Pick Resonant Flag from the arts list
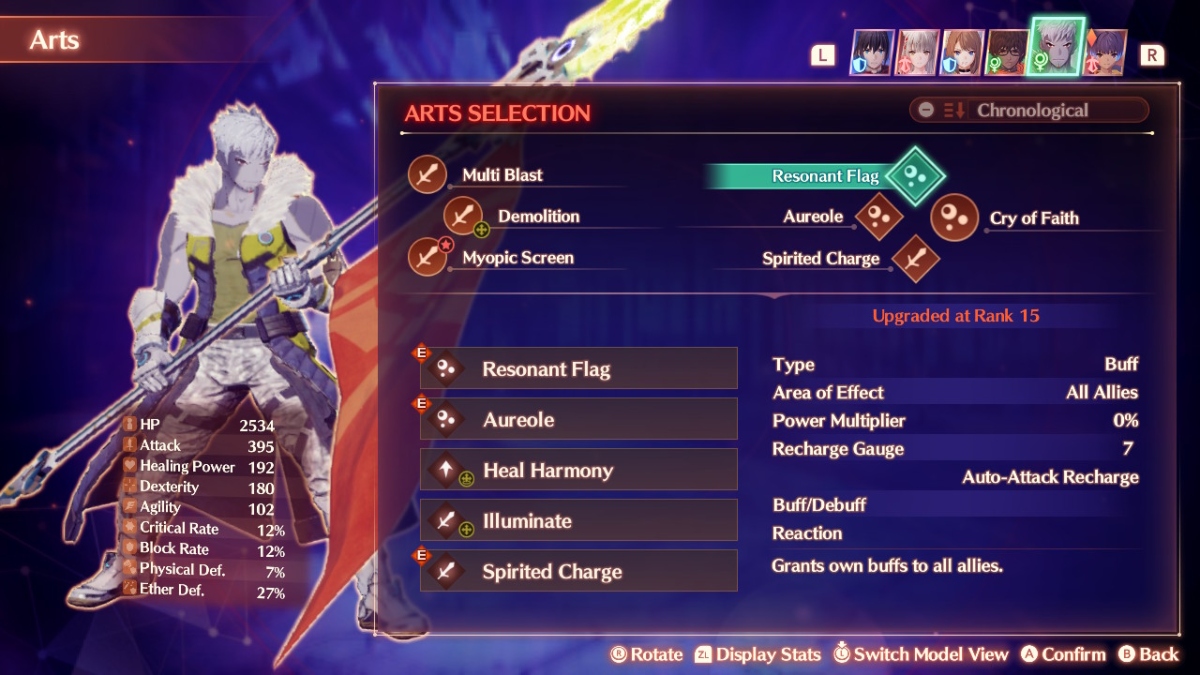The image size is (1200, 675). coord(579,369)
